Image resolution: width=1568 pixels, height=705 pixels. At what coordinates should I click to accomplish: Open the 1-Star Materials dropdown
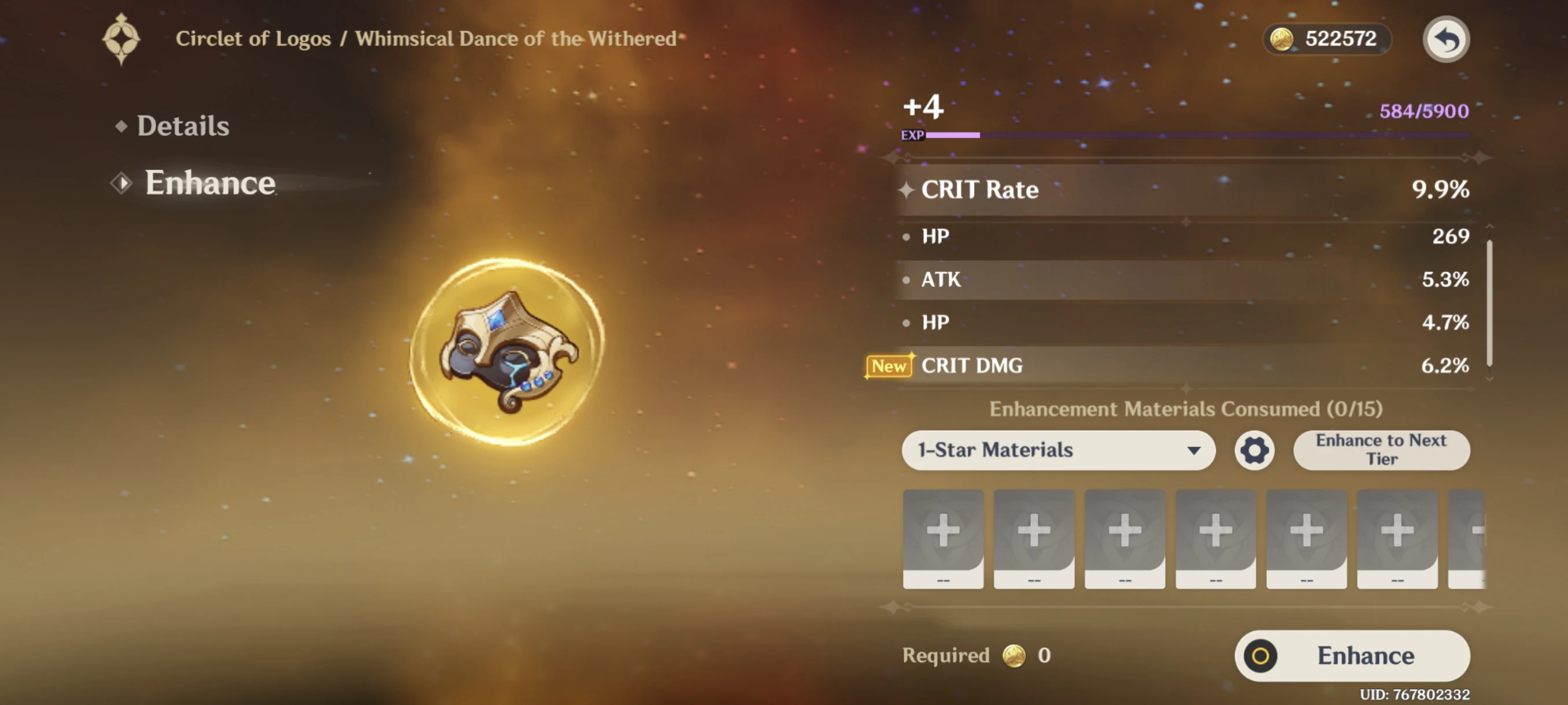pos(1058,450)
